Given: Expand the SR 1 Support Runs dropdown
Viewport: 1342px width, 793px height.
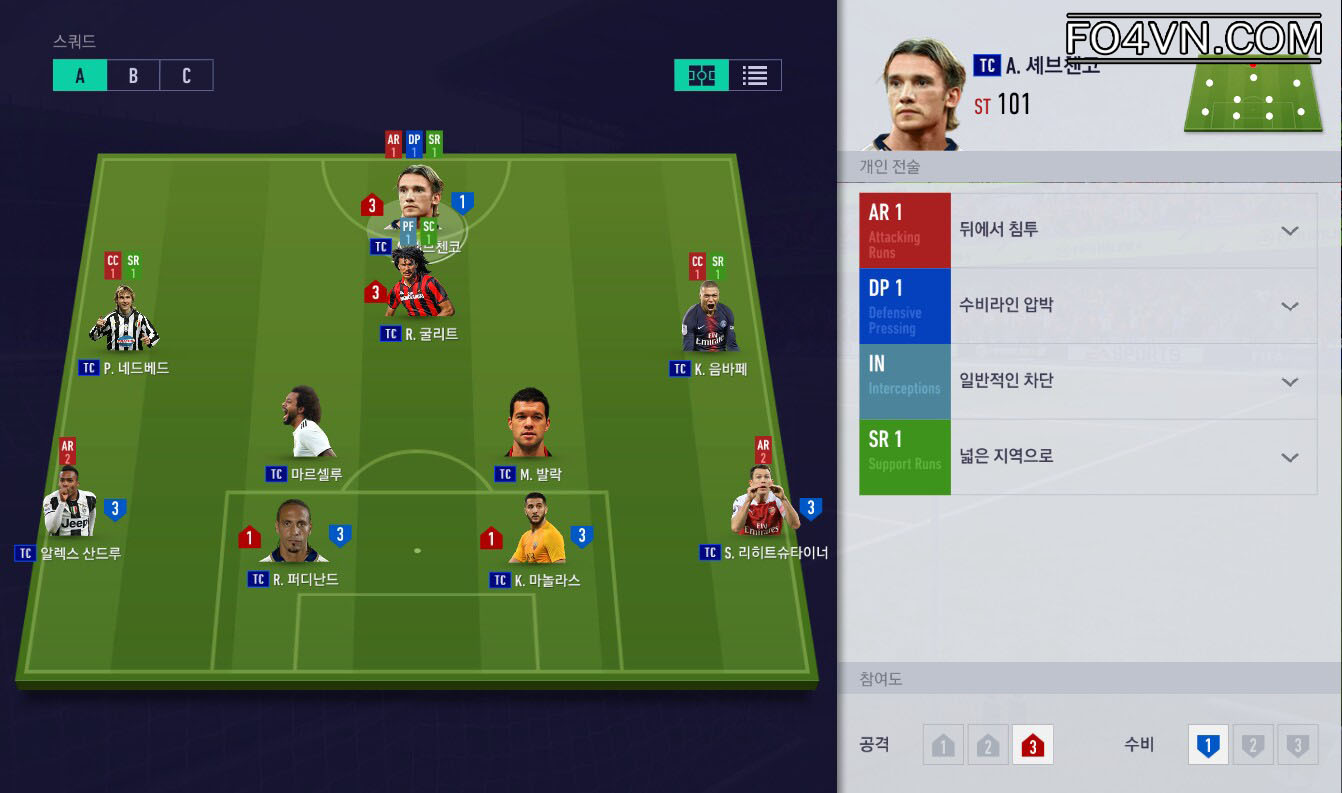Looking at the screenshot, I should click(x=1289, y=457).
